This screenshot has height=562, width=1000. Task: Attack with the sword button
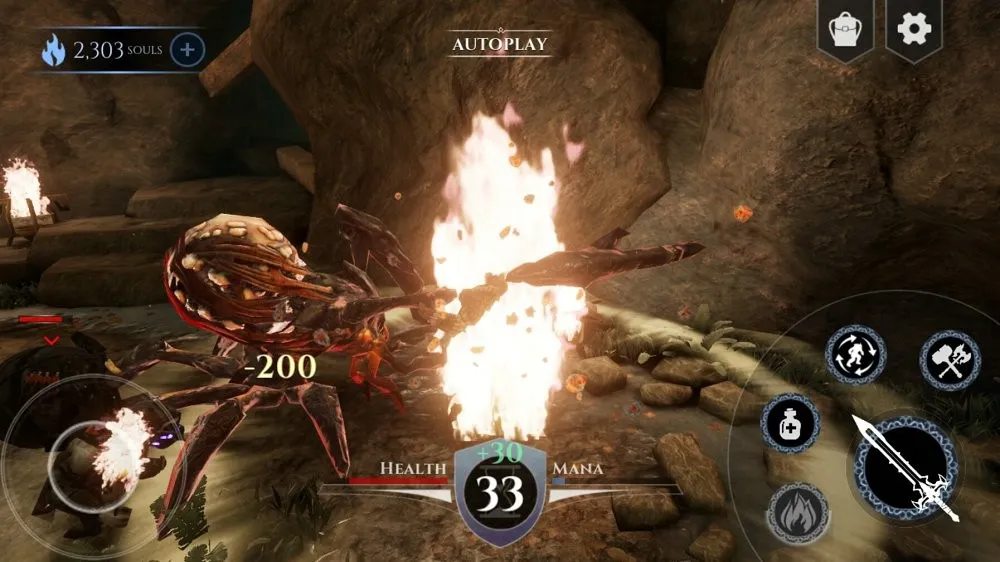[907, 467]
